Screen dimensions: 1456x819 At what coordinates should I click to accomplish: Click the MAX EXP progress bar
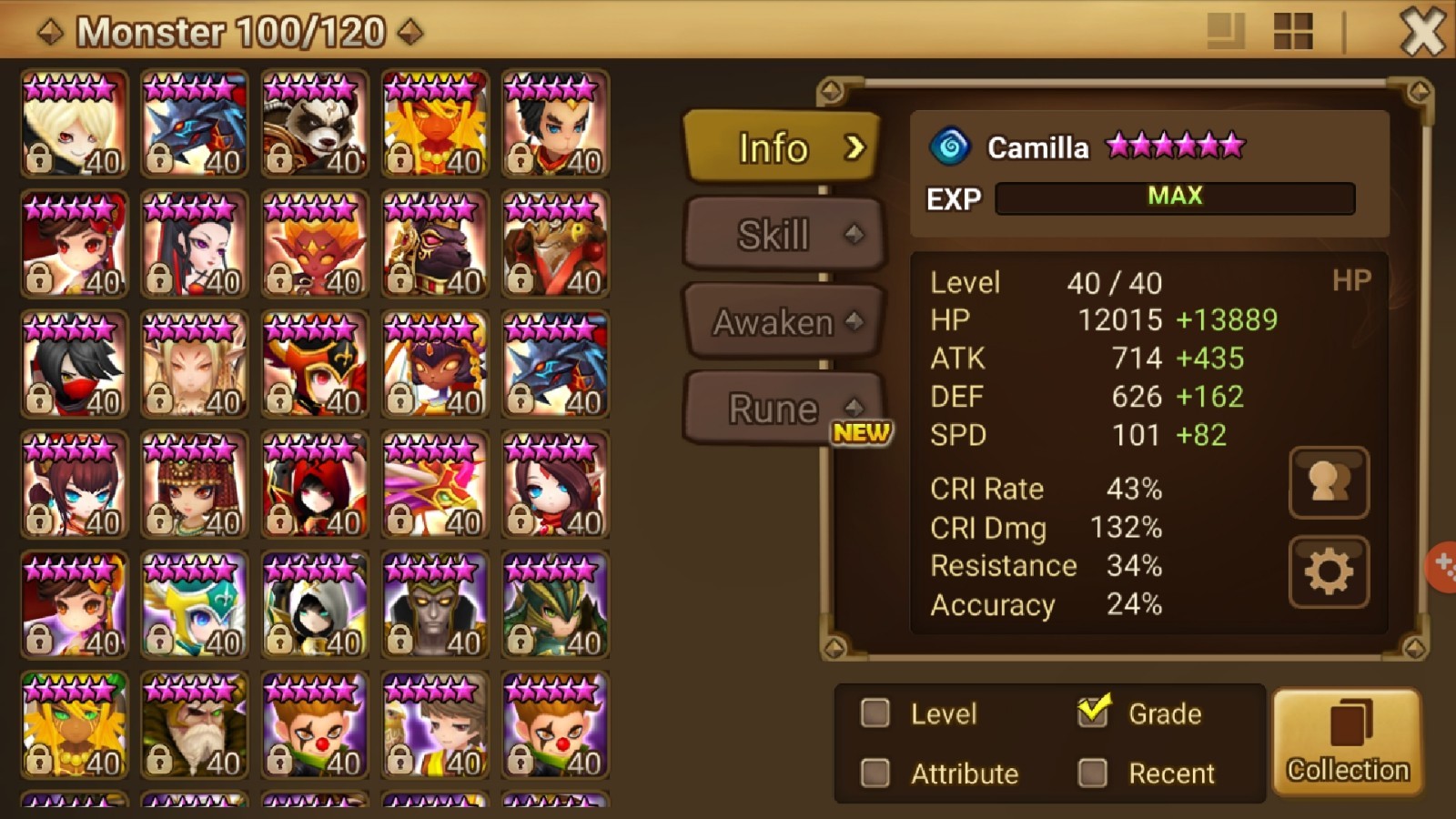pos(1174,197)
